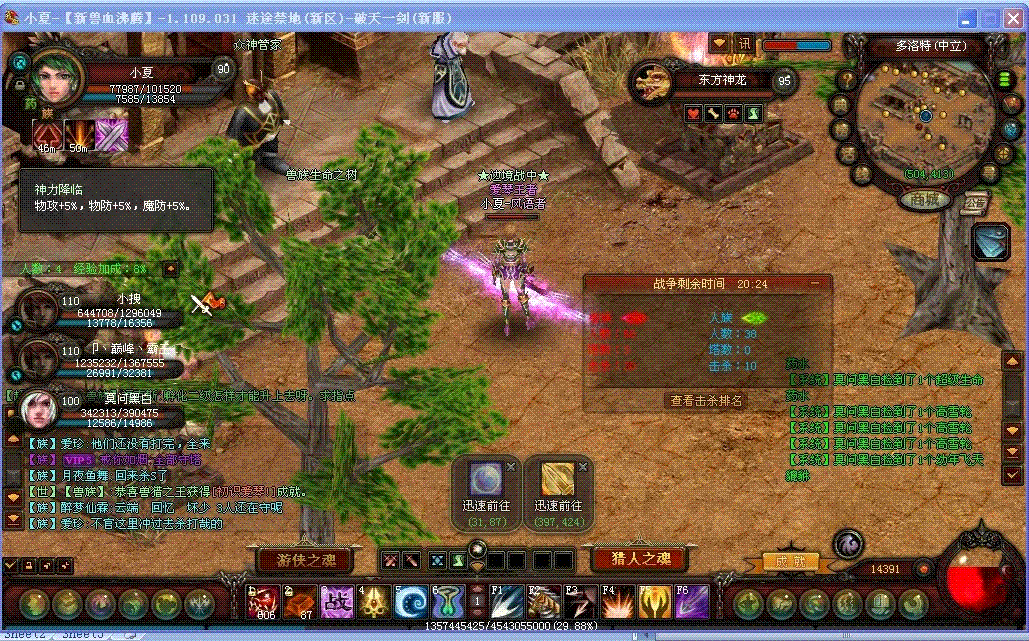The width and height of the screenshot is (1029, 641).
Task: Activate the purple 战 skill on hotbar
Action: 336,602
